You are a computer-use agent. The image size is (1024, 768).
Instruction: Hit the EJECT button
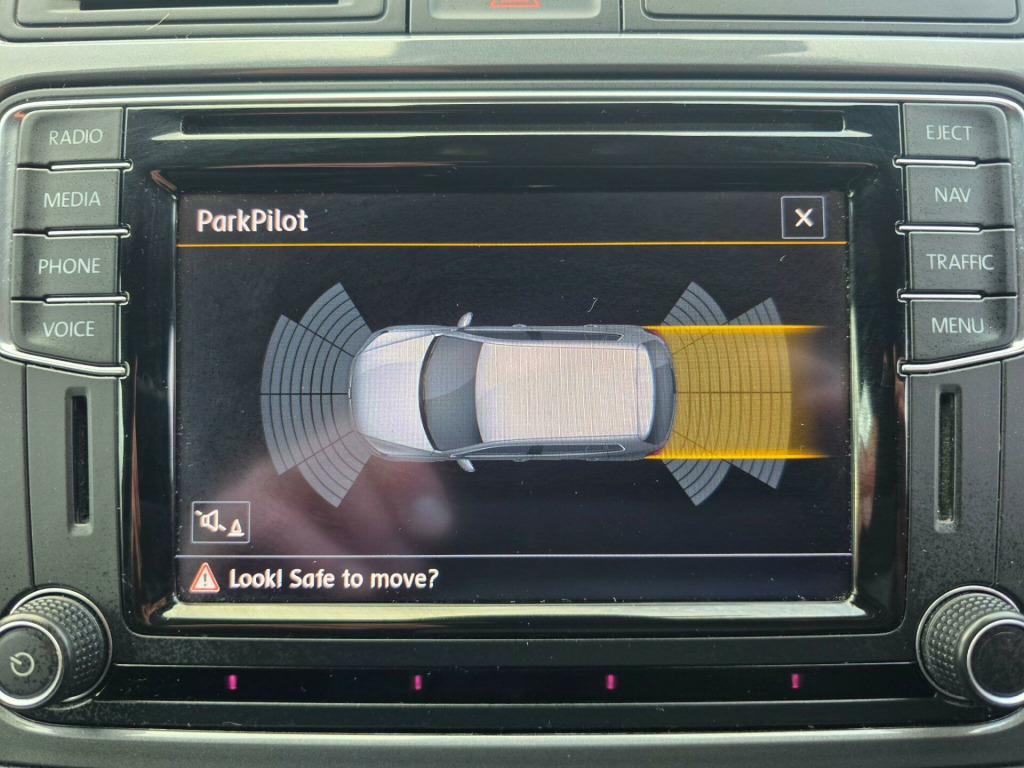click(948, 133)
